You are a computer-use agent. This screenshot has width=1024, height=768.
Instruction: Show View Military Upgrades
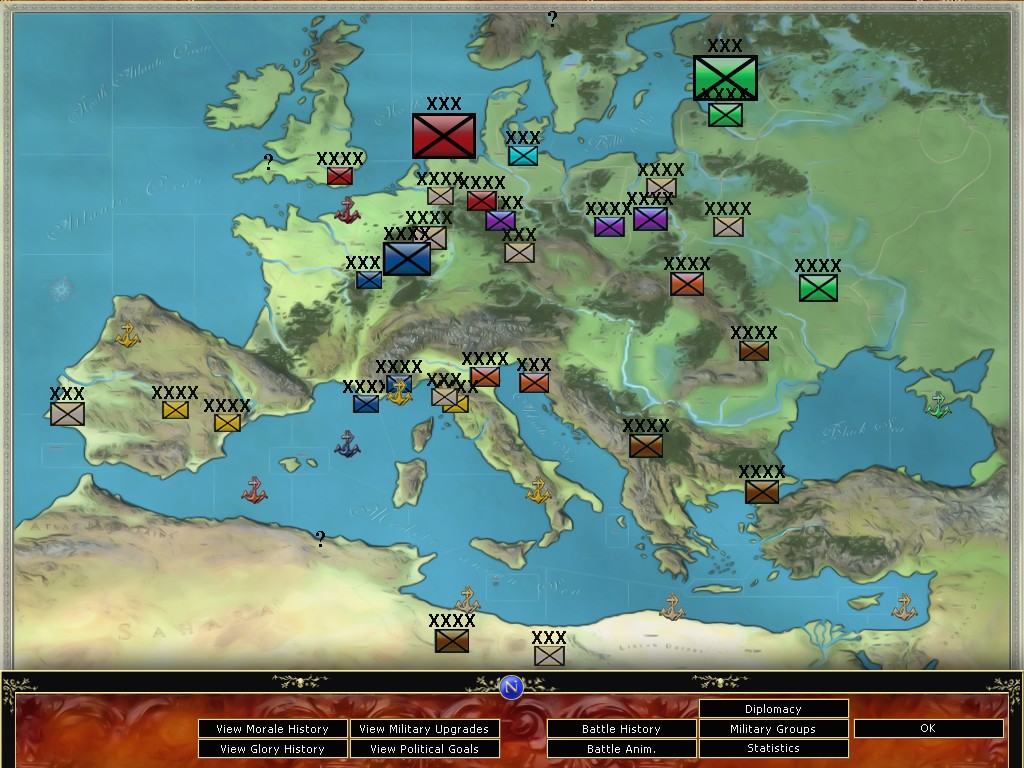424,729
